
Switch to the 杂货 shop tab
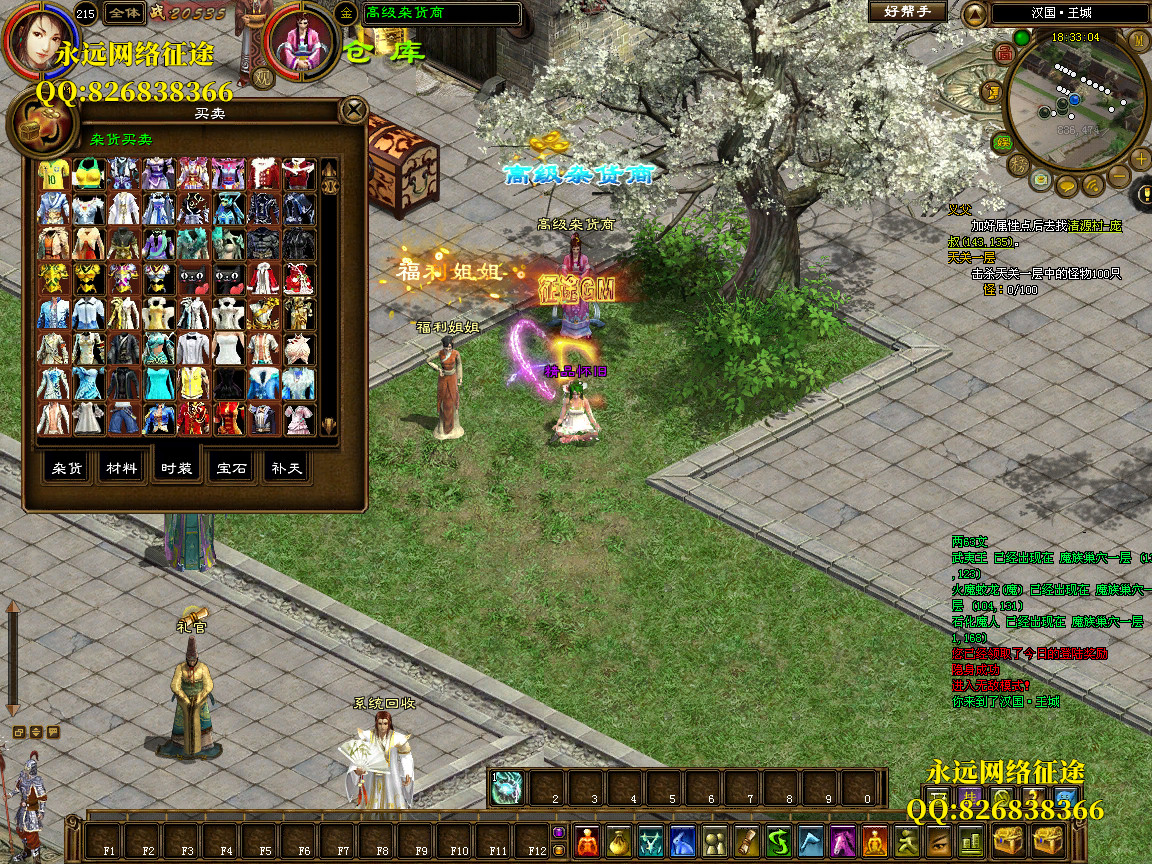coord(67,468)
